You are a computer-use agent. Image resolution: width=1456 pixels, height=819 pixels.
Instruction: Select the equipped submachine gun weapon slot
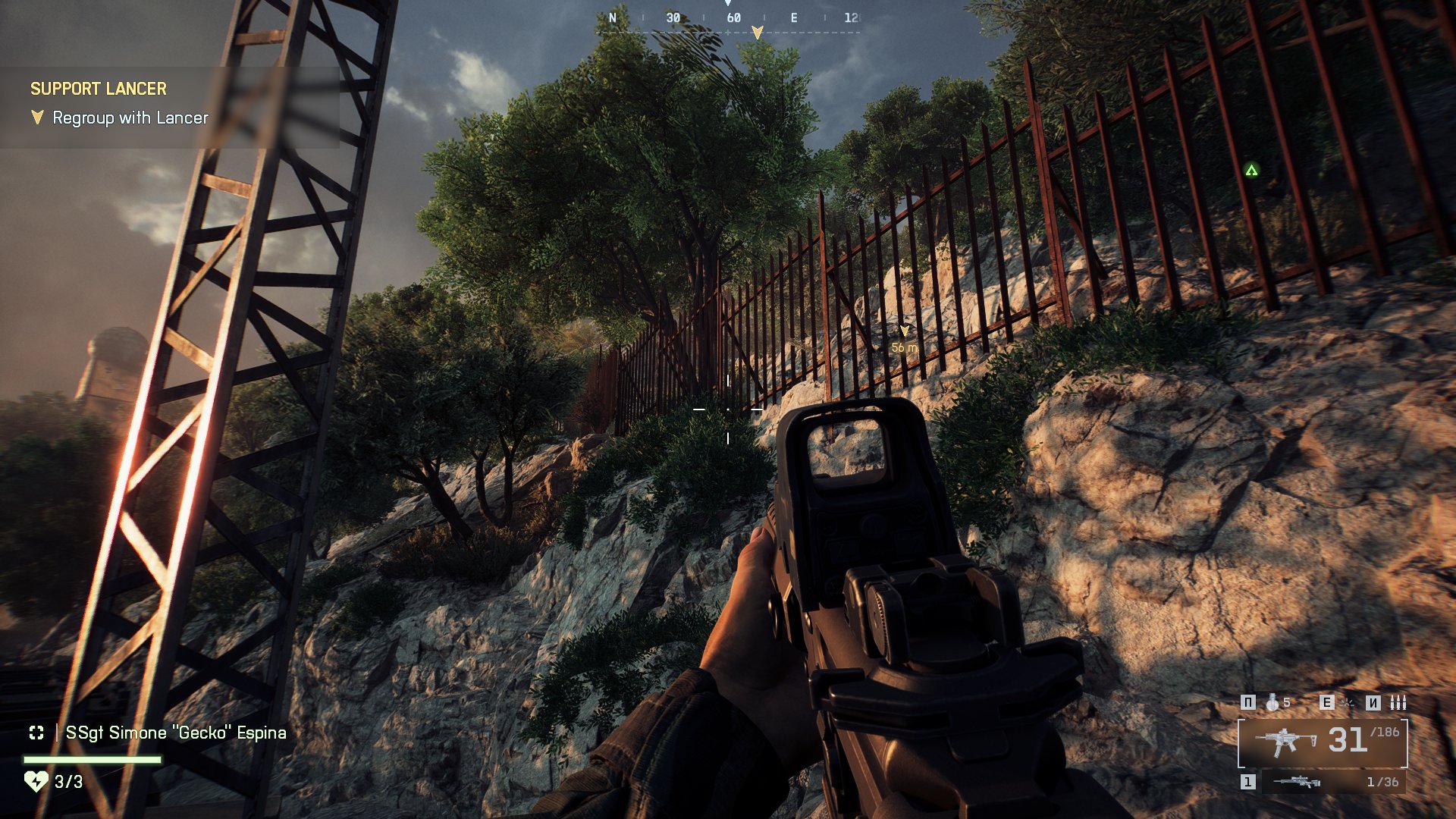point(1323,742)
